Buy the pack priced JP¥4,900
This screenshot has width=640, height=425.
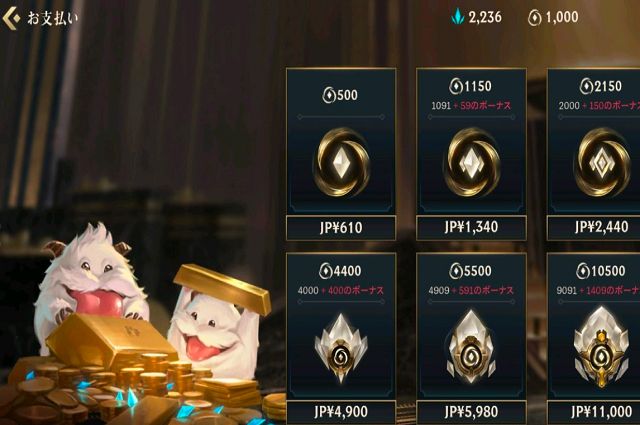pos(341,411)
